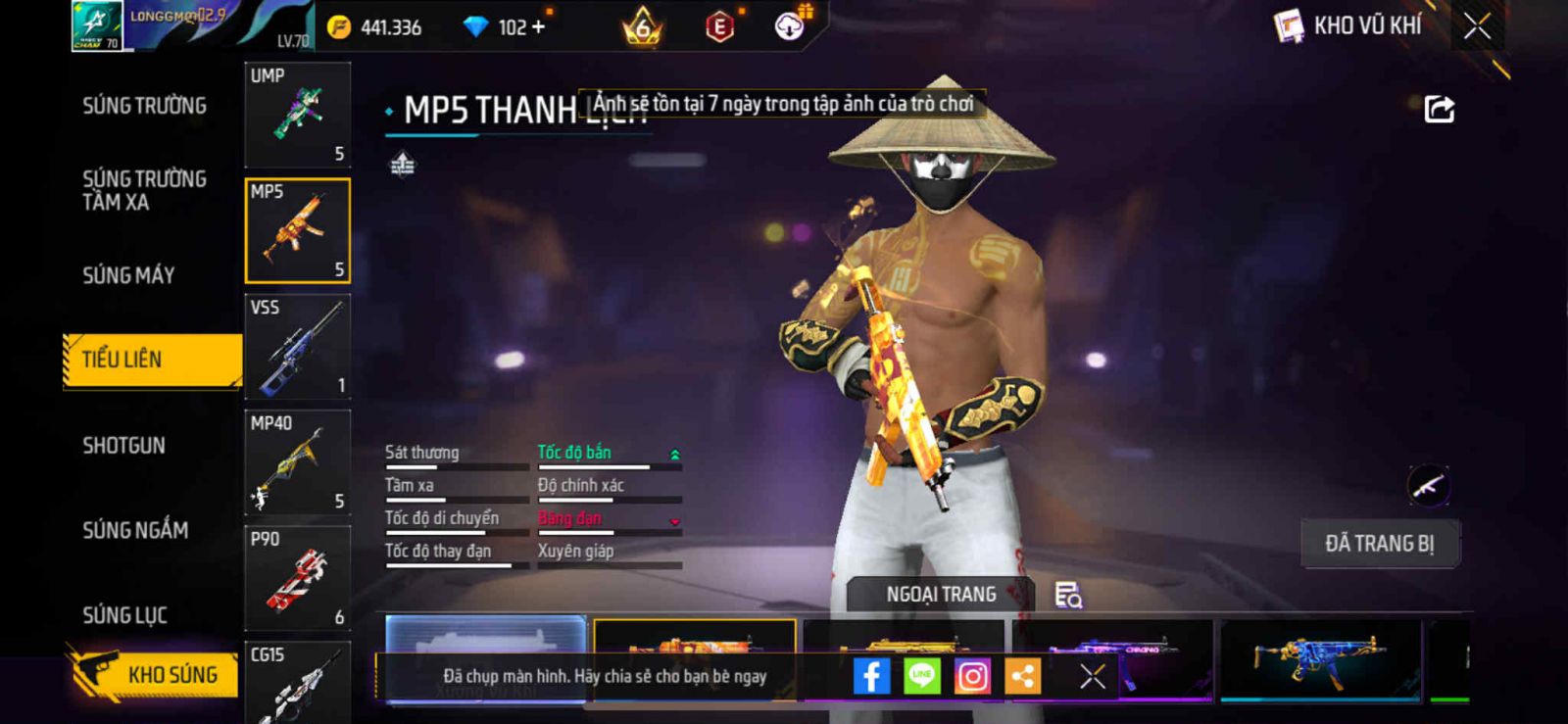Viewport: 1568px width, 724px height.
Task: Share the screenshot to Instagram
Action: coord(972,676)
